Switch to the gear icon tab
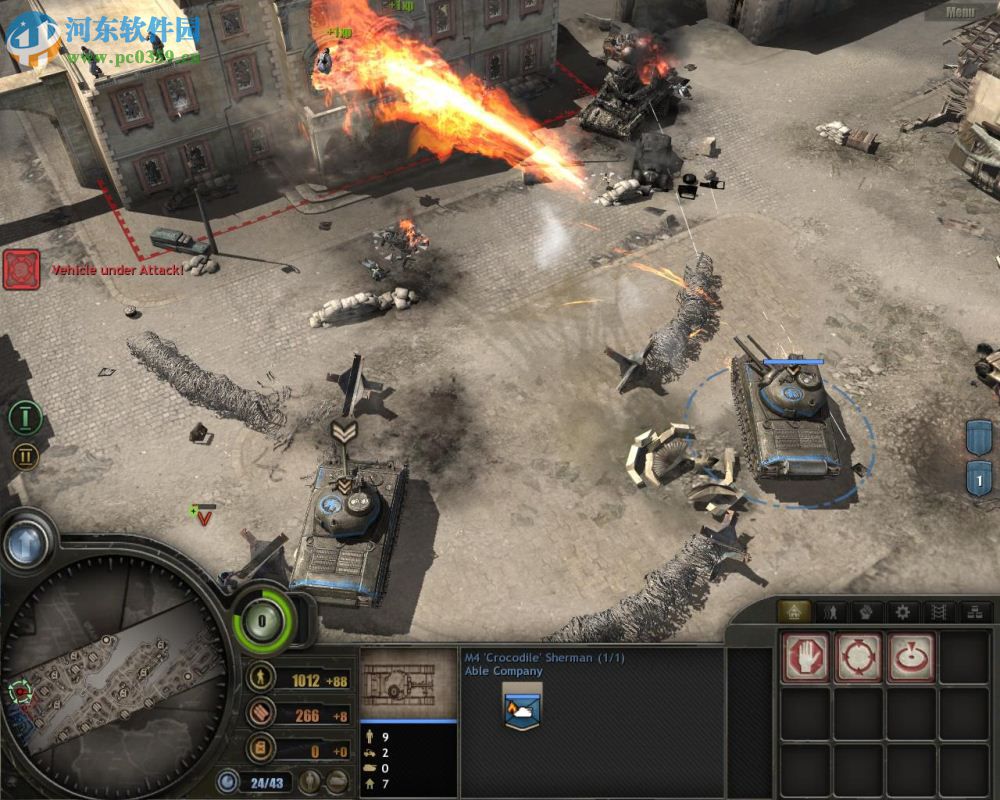Viewport: 1000px width, 800px height. (903, 611)
